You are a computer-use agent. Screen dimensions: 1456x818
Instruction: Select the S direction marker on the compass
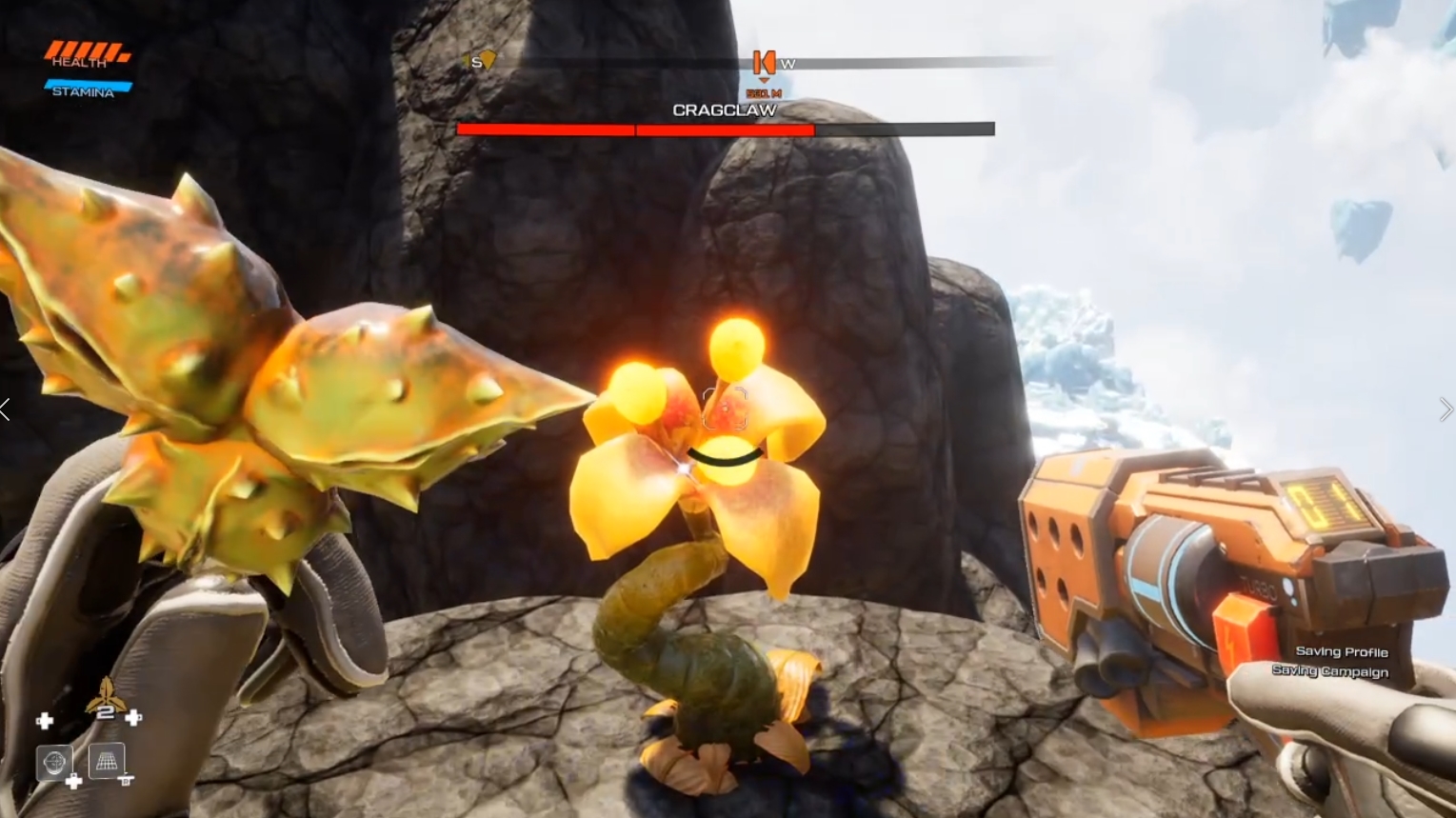coord(474,61)
